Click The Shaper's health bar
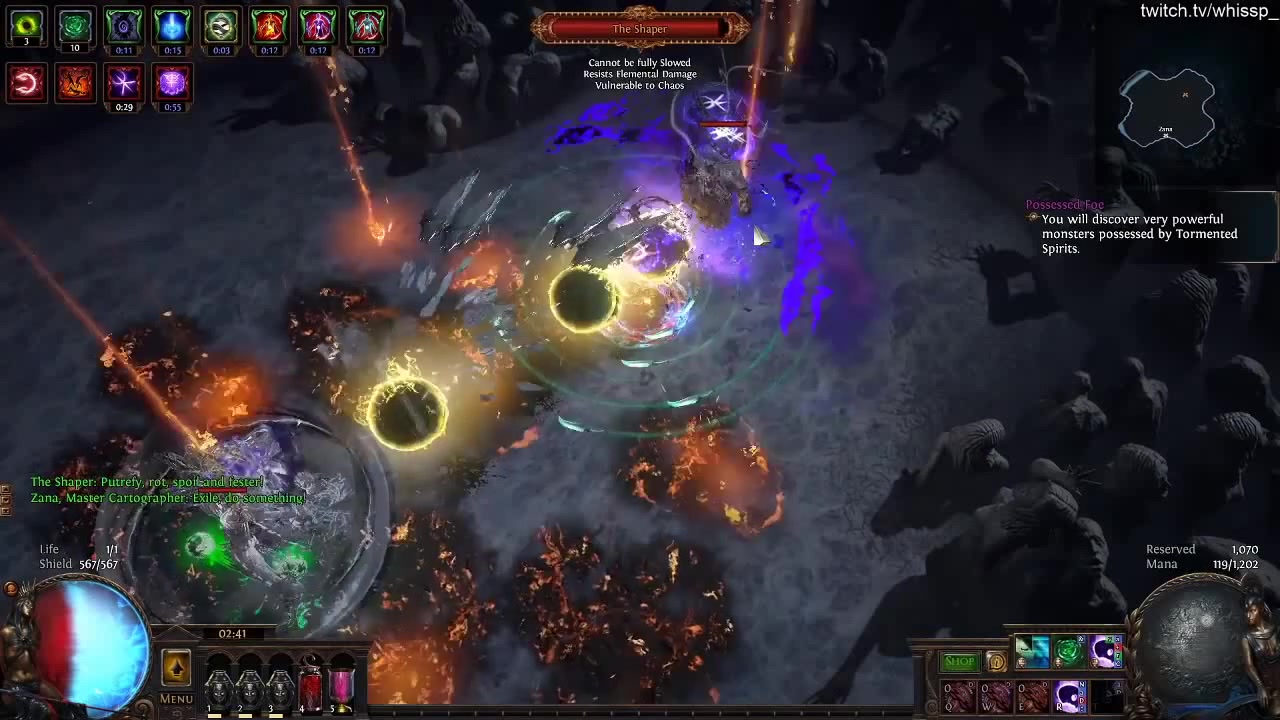 pyautogui.click(x=640, y=28)
